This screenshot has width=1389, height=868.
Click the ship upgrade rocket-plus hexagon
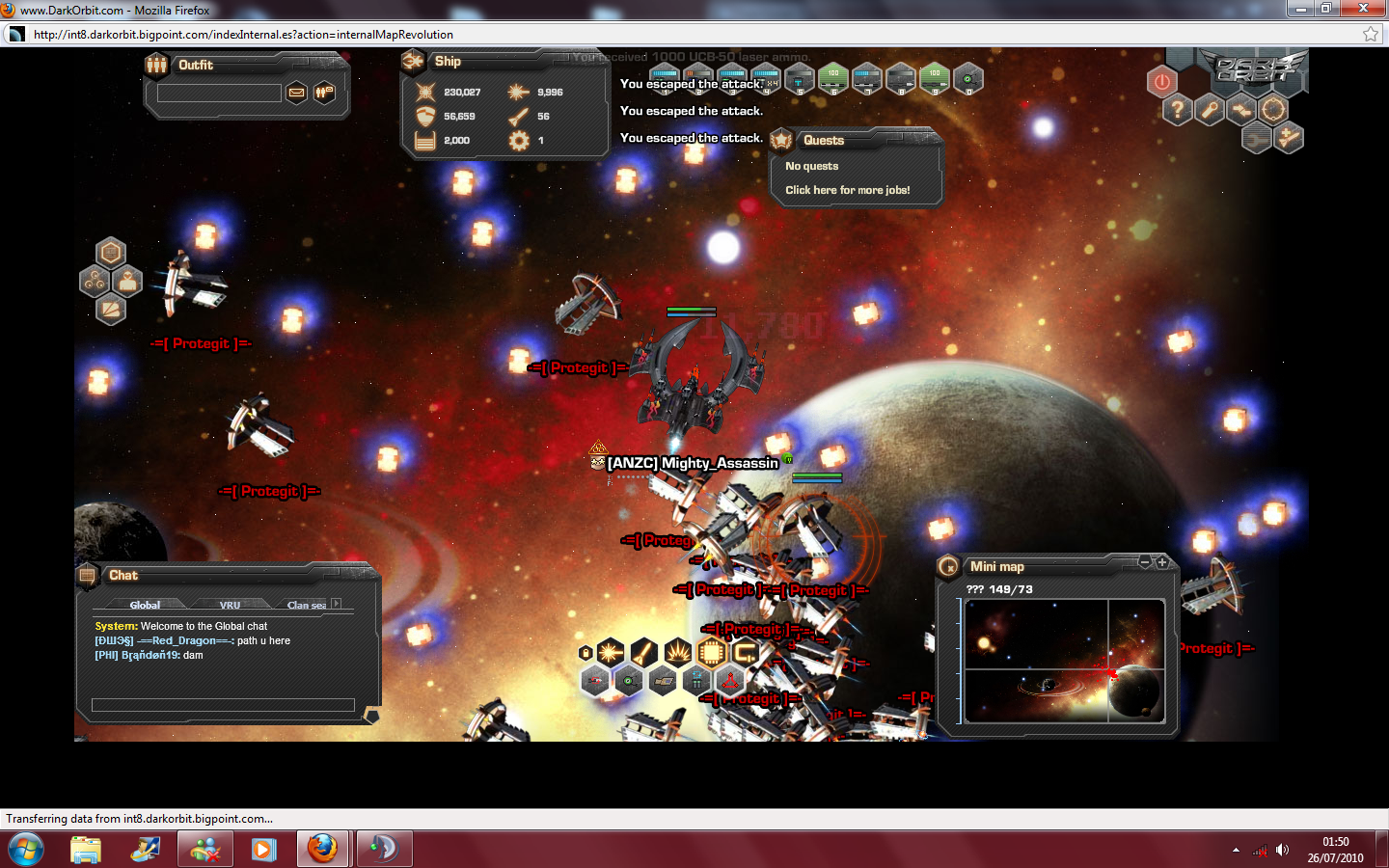point(1289,138)
